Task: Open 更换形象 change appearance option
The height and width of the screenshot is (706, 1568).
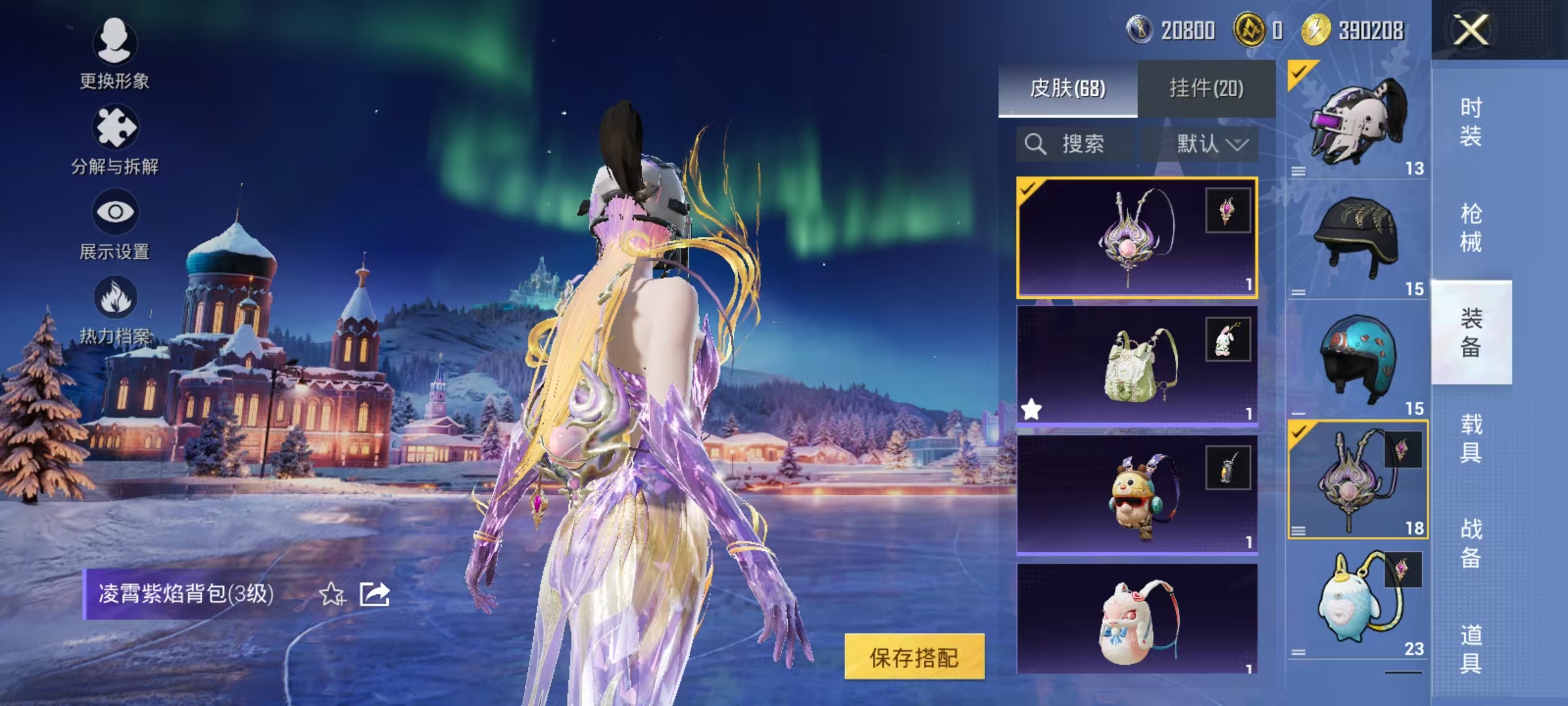Action: click(x=115, y=54)
